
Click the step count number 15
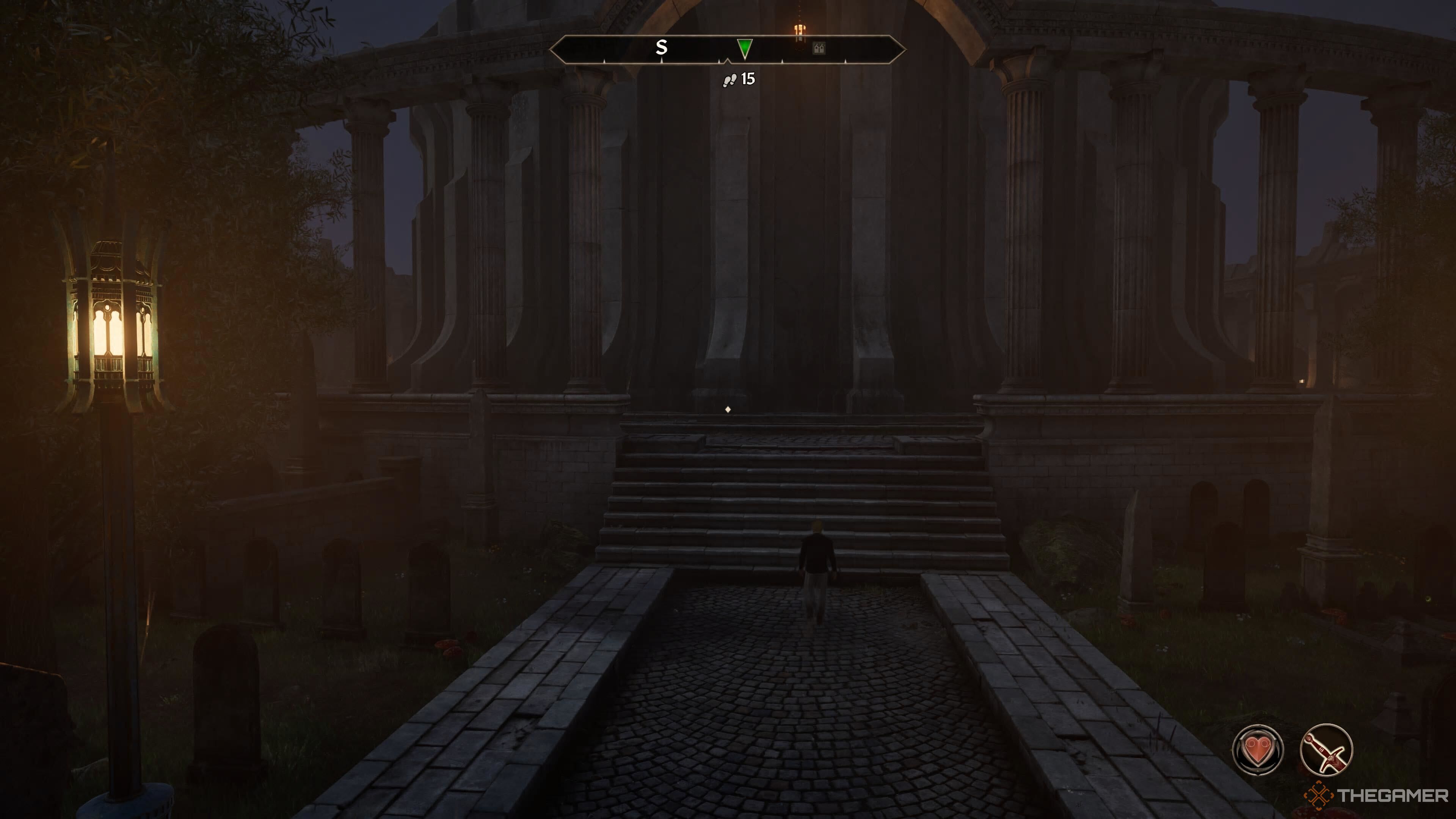(x=748, y=79)
